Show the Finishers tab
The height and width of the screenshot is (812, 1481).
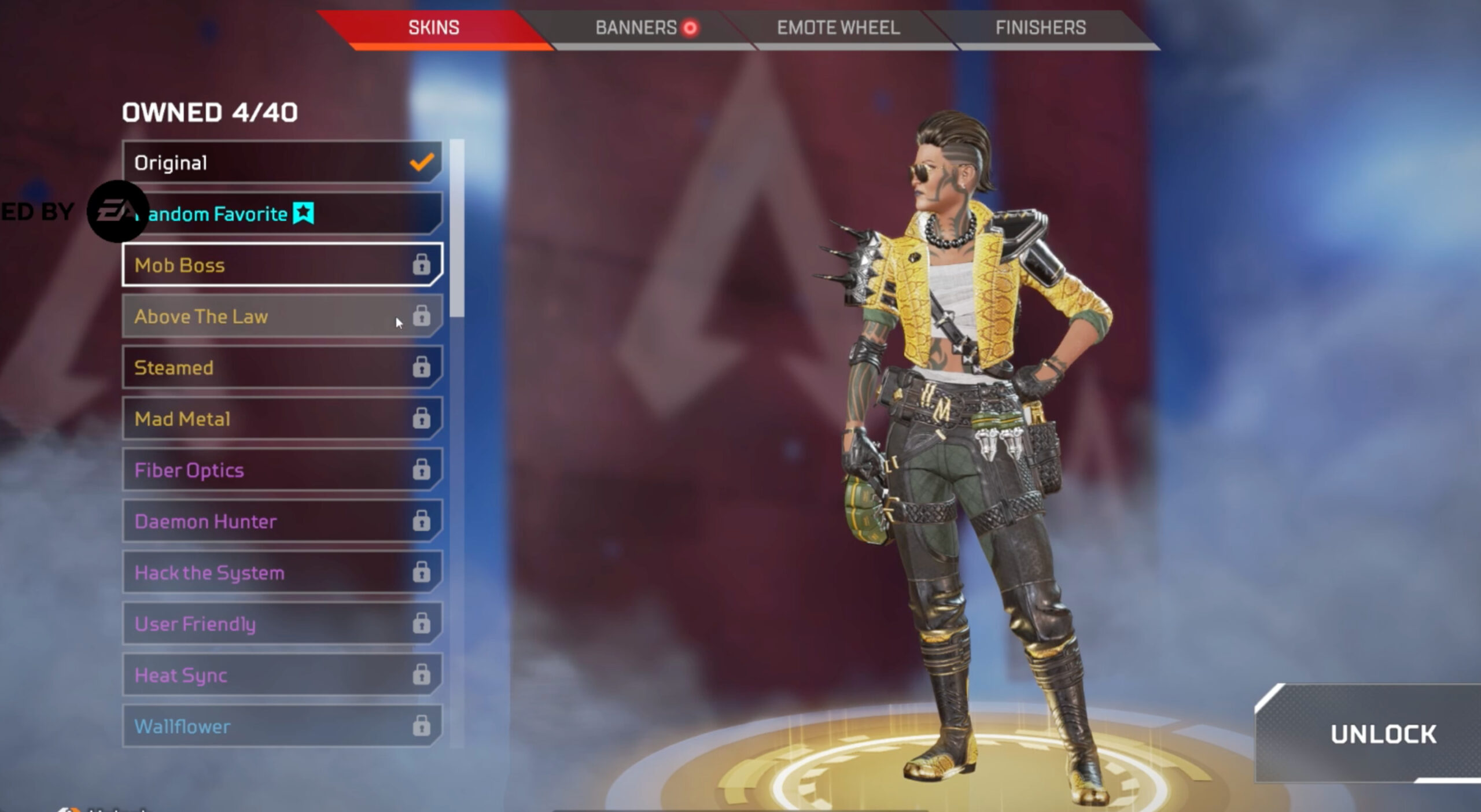coord(1040,28)
